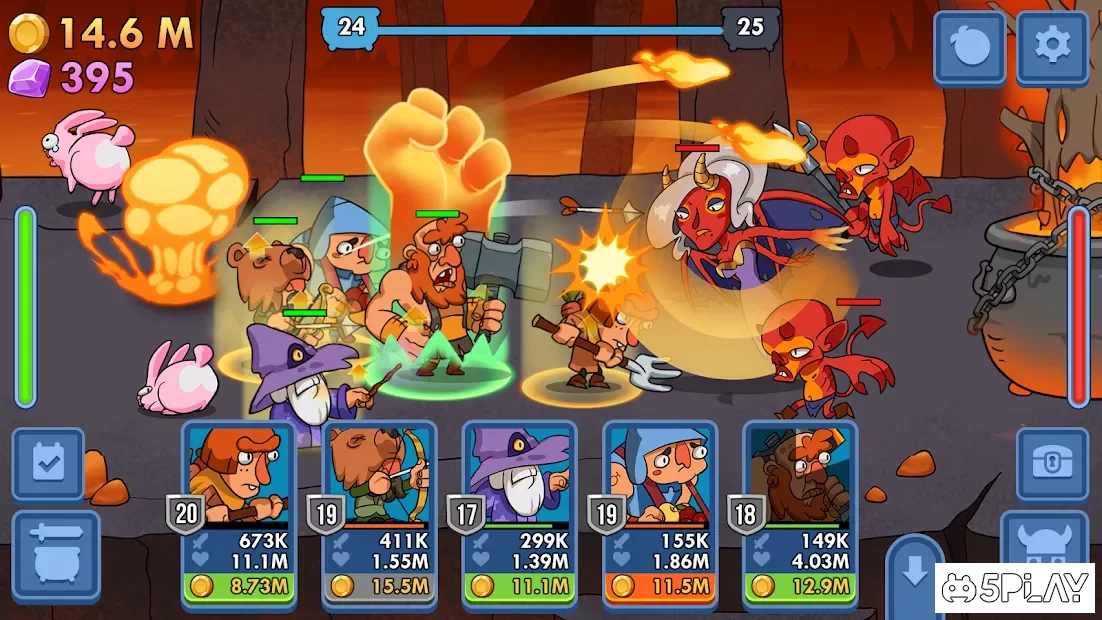Tap the restart arrow button
The width and height of the screenshot is (1102, 620).
pos(969,47)
